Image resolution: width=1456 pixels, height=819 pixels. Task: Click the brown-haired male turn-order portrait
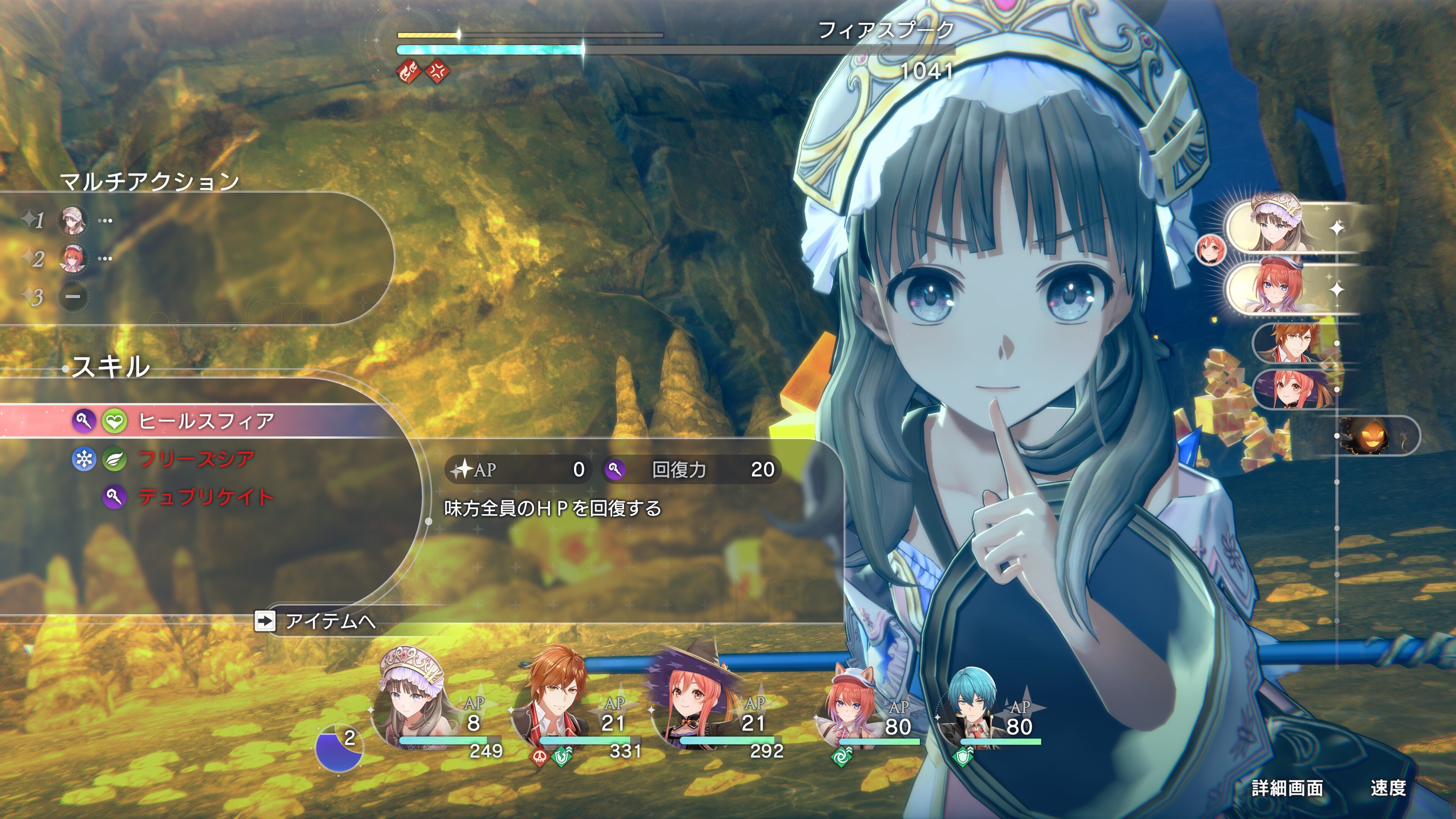tap(1294, 342)
